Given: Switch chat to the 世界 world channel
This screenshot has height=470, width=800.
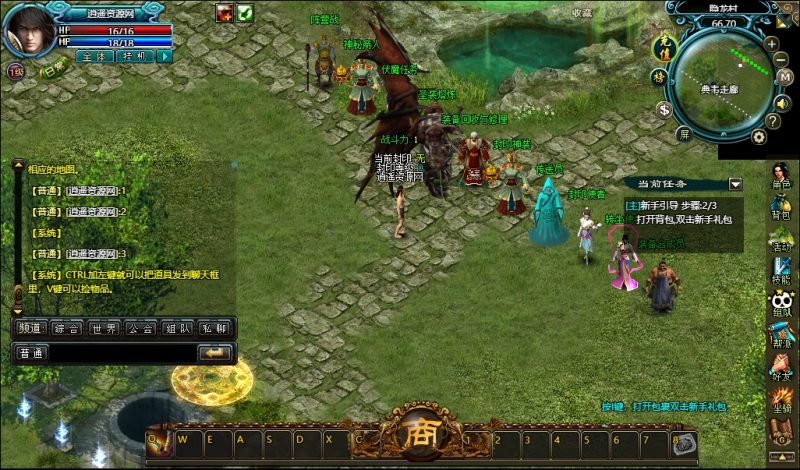Looking at the screenshot, I should (x=105, y=328).
